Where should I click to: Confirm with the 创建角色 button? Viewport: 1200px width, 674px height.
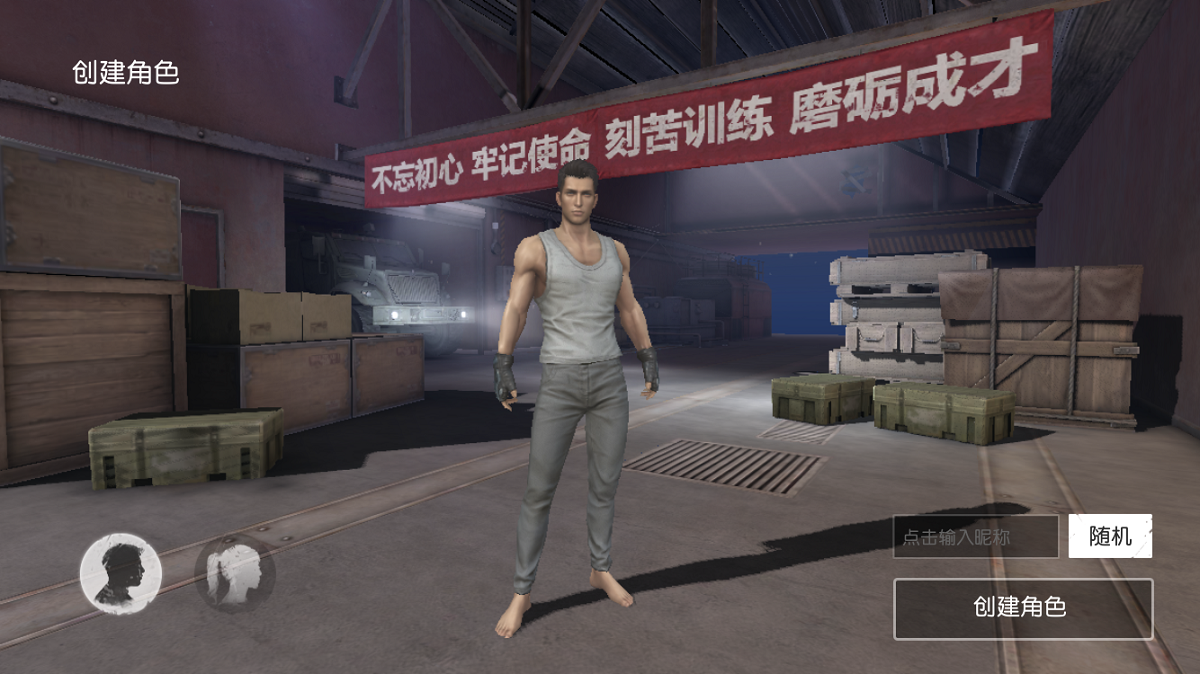1022,608
